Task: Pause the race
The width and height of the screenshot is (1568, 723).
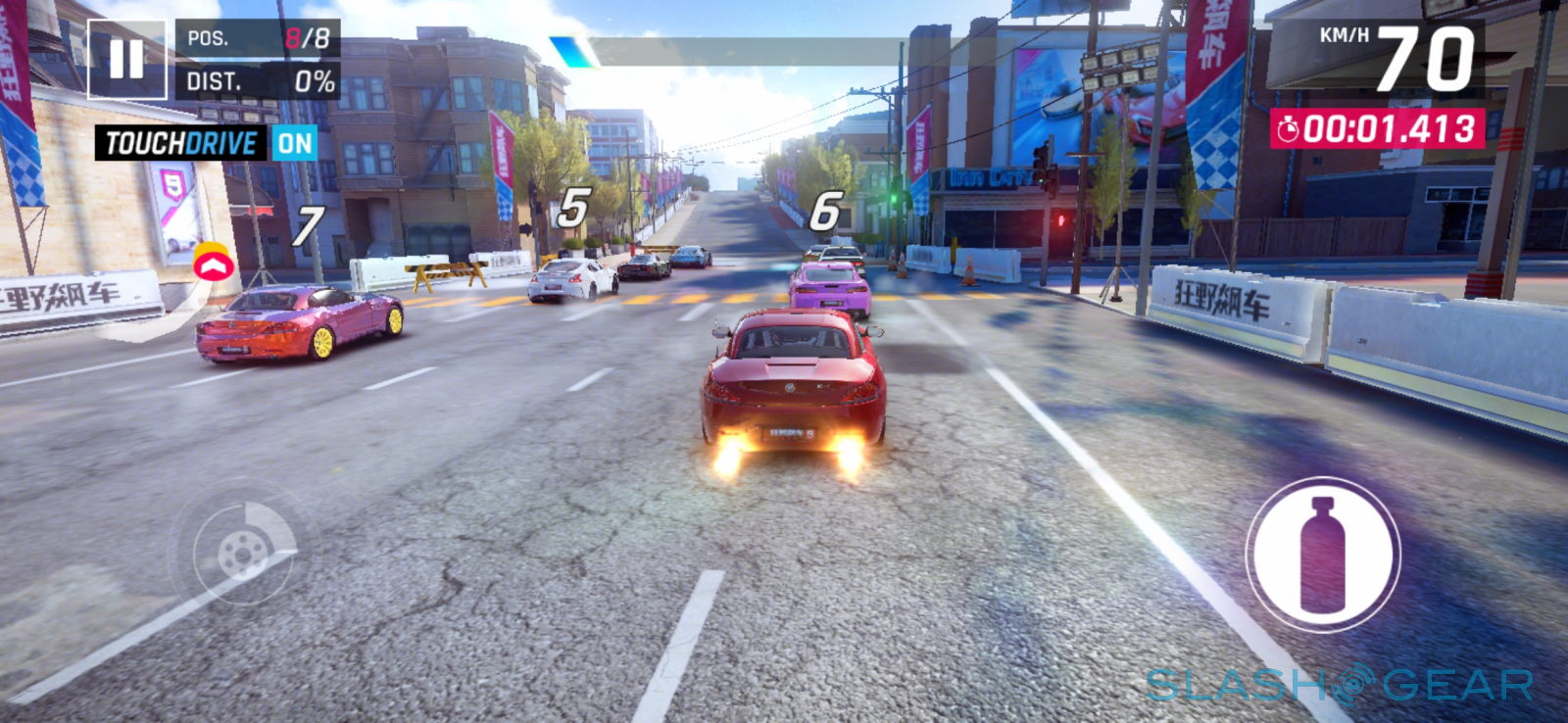Action: coord(126,59)
